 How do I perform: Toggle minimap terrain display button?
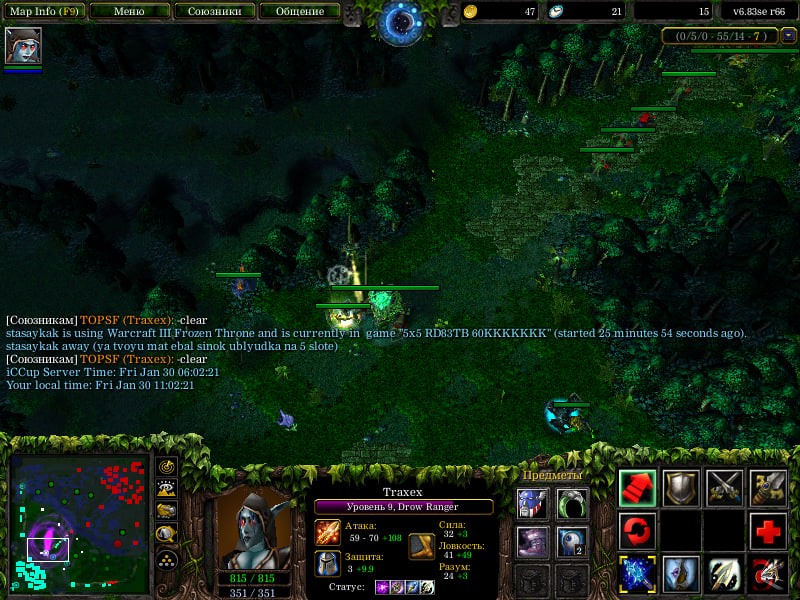coord(168,489)
